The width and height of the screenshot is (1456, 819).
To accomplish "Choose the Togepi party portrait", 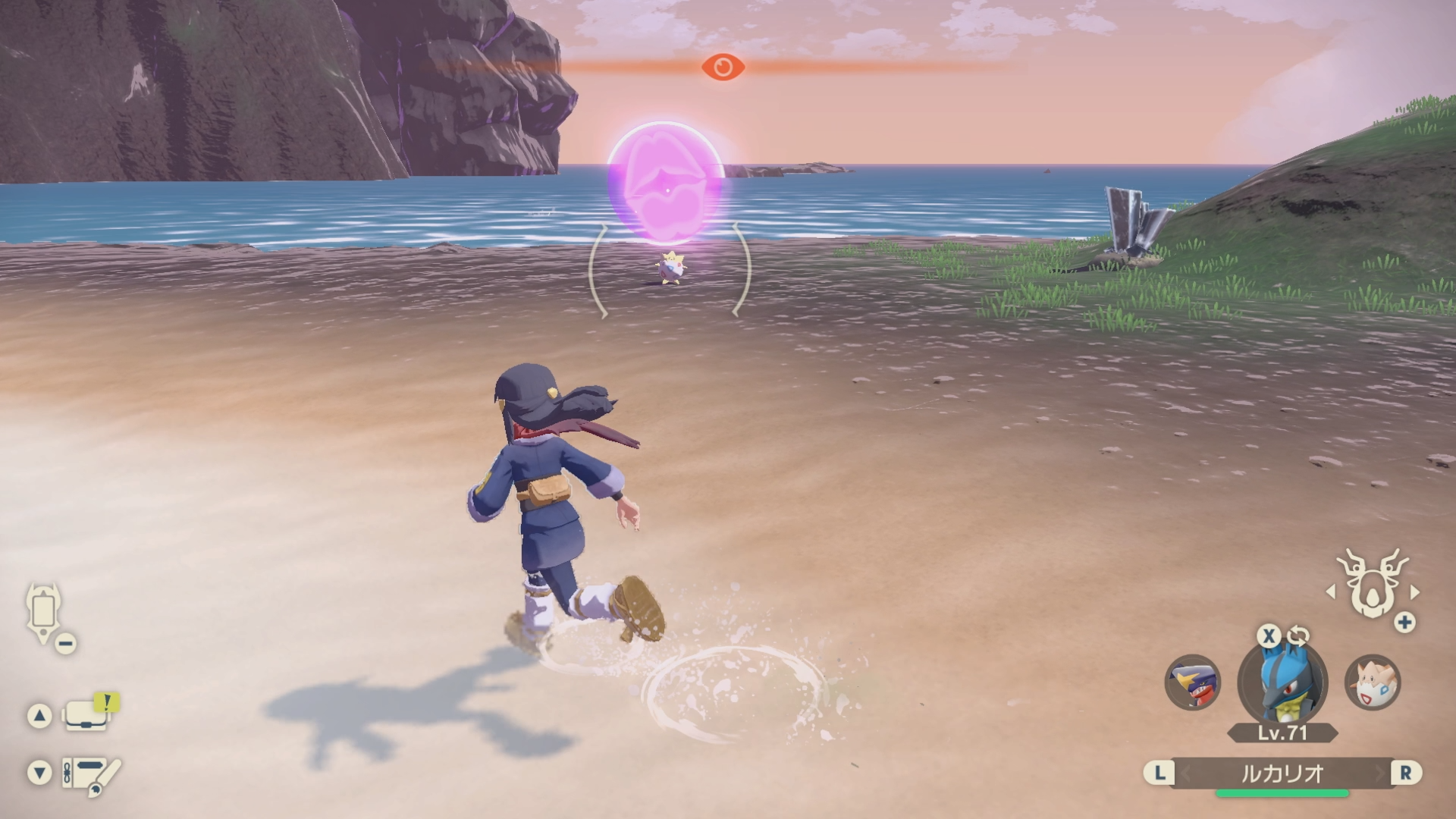I will click(1373, 682).
